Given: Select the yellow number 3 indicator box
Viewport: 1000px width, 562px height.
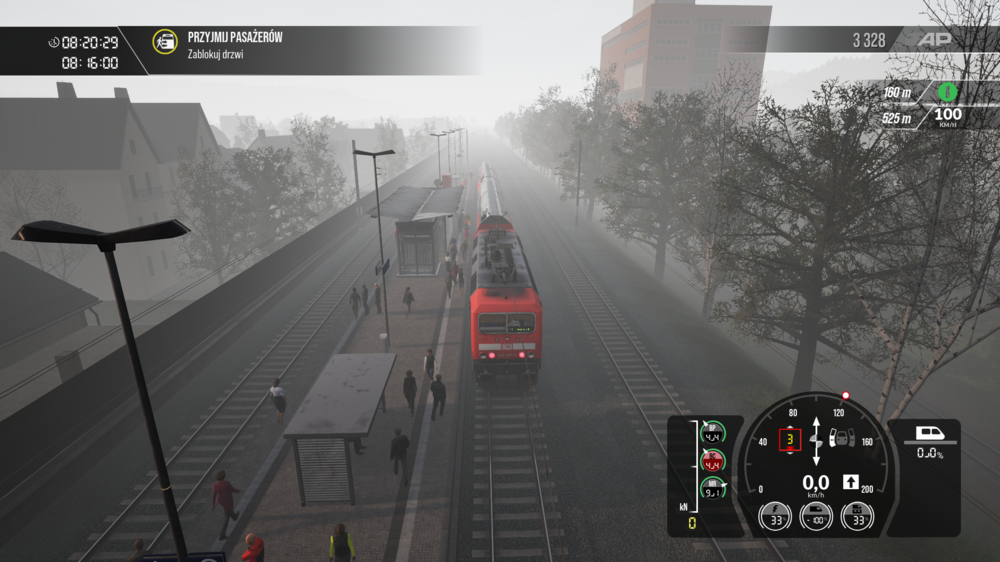Looking at the screenshot, I should [790, 439].
